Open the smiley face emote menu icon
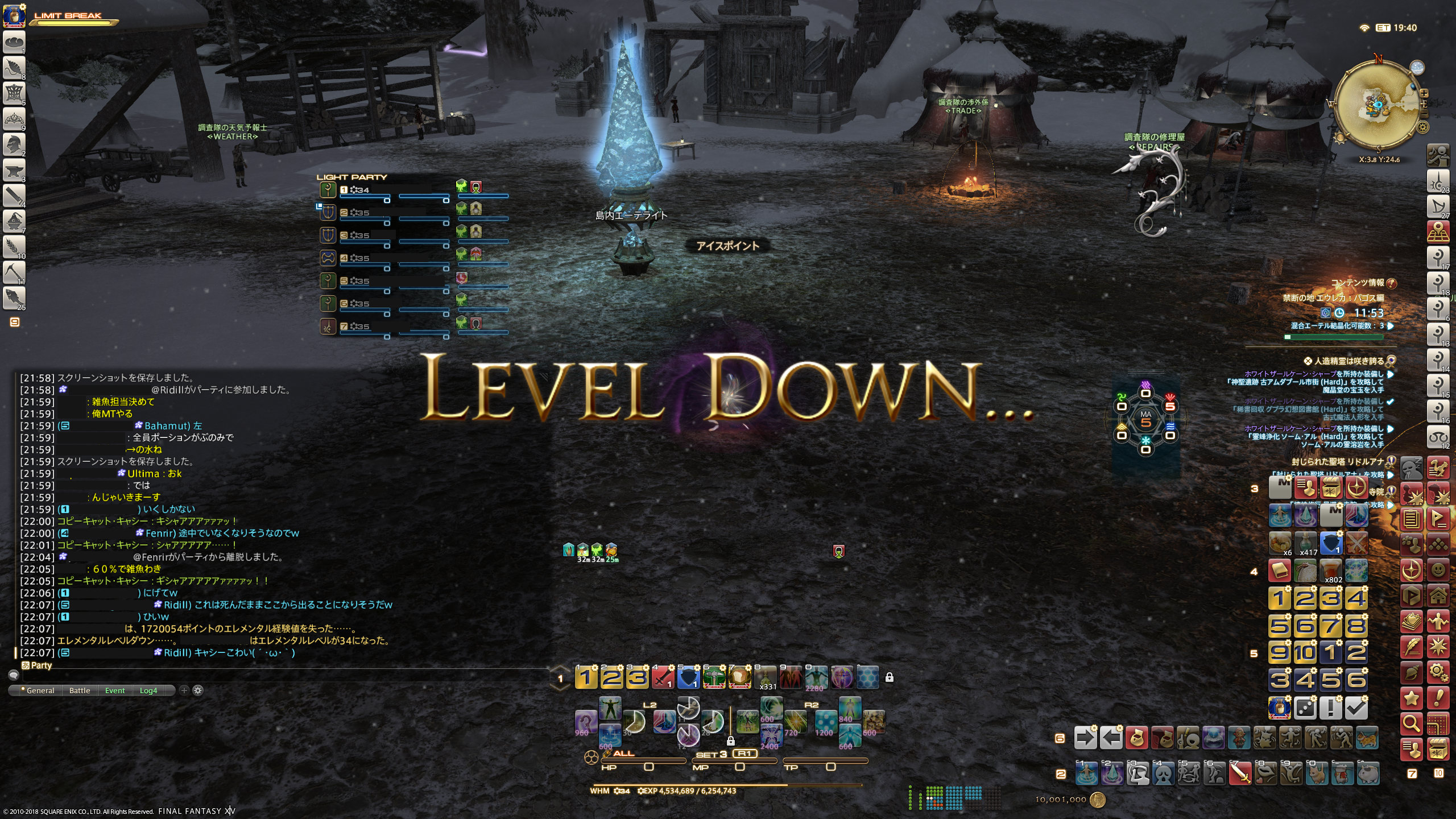1456x819 pixels. coord(1438,570)
